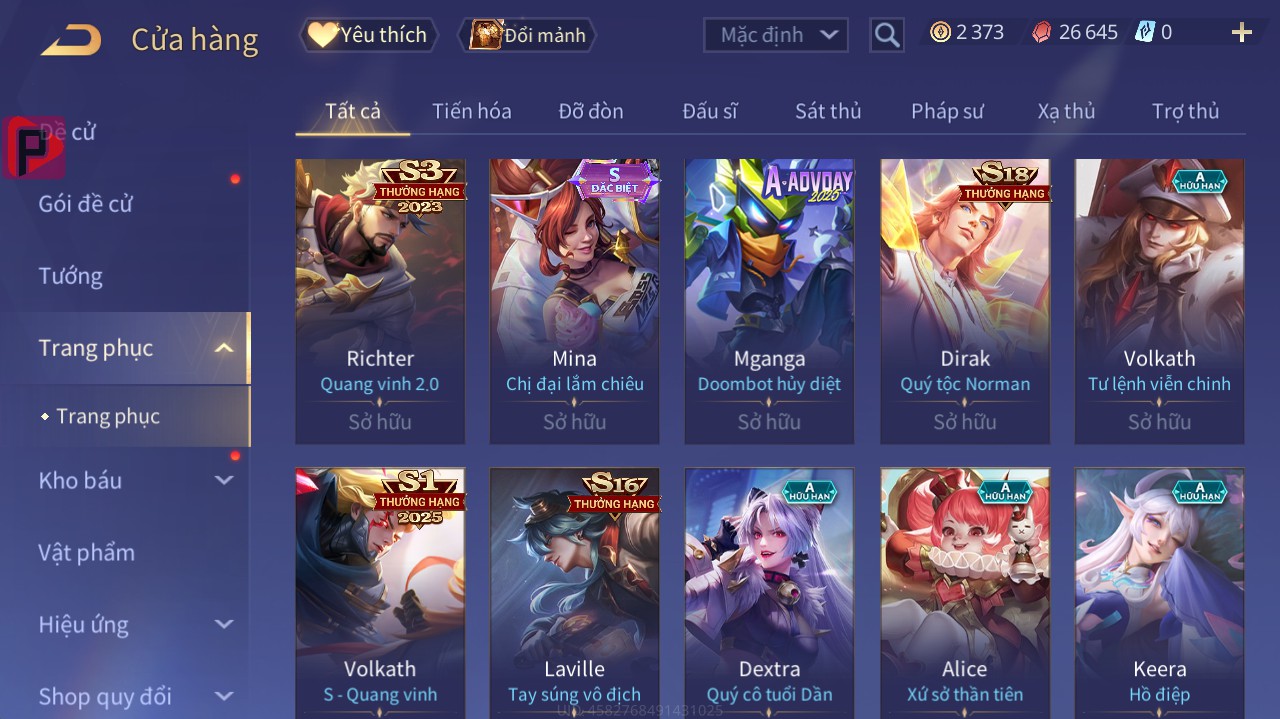Viewport: 1280px width, 719px height.
Task: Select Richter Quang vinh 2.0 skin card
Action: [380, 300]
